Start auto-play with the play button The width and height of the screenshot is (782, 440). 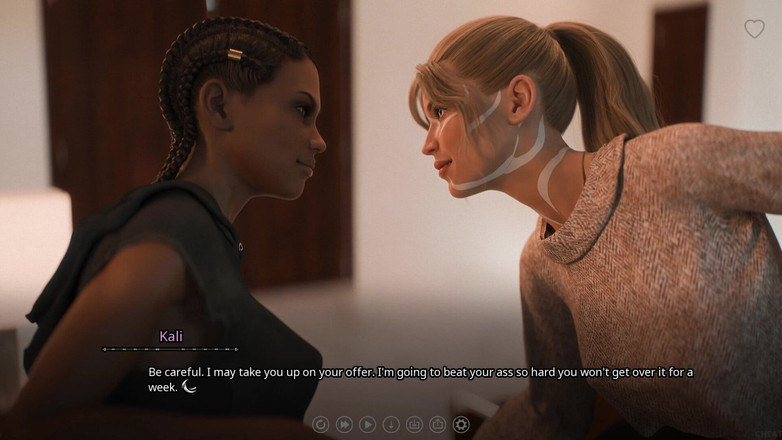coord(367,424)
